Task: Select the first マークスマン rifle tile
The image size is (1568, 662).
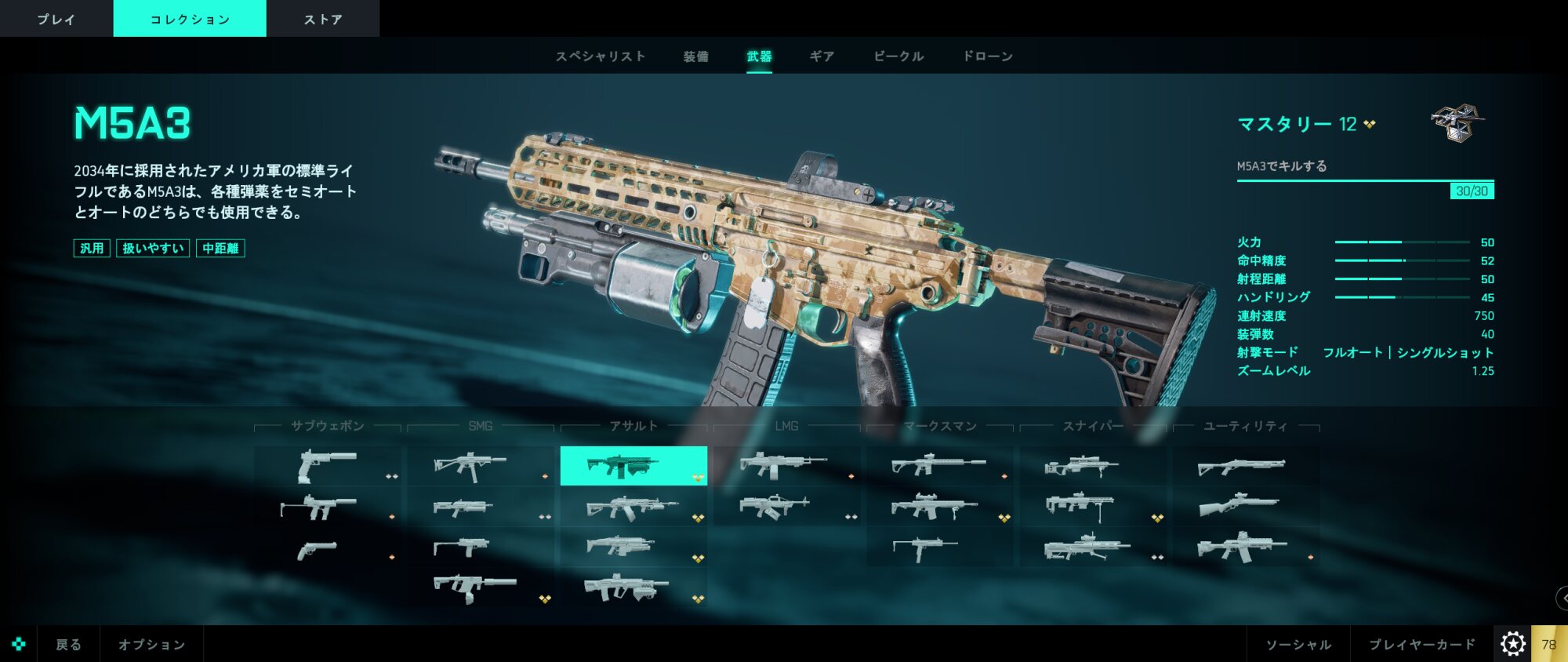Action: [939, 466]
